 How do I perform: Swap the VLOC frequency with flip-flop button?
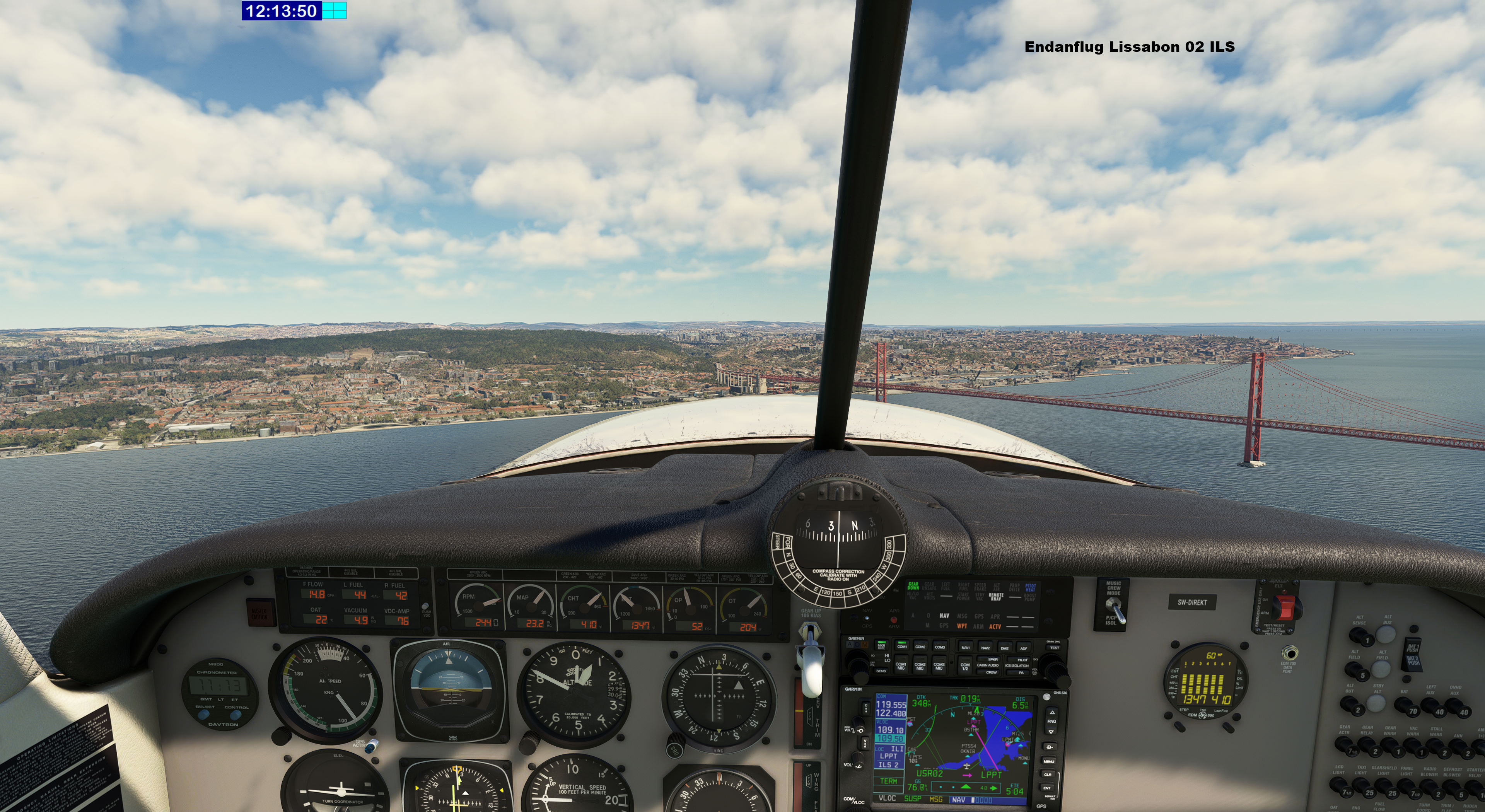[865, 743]
